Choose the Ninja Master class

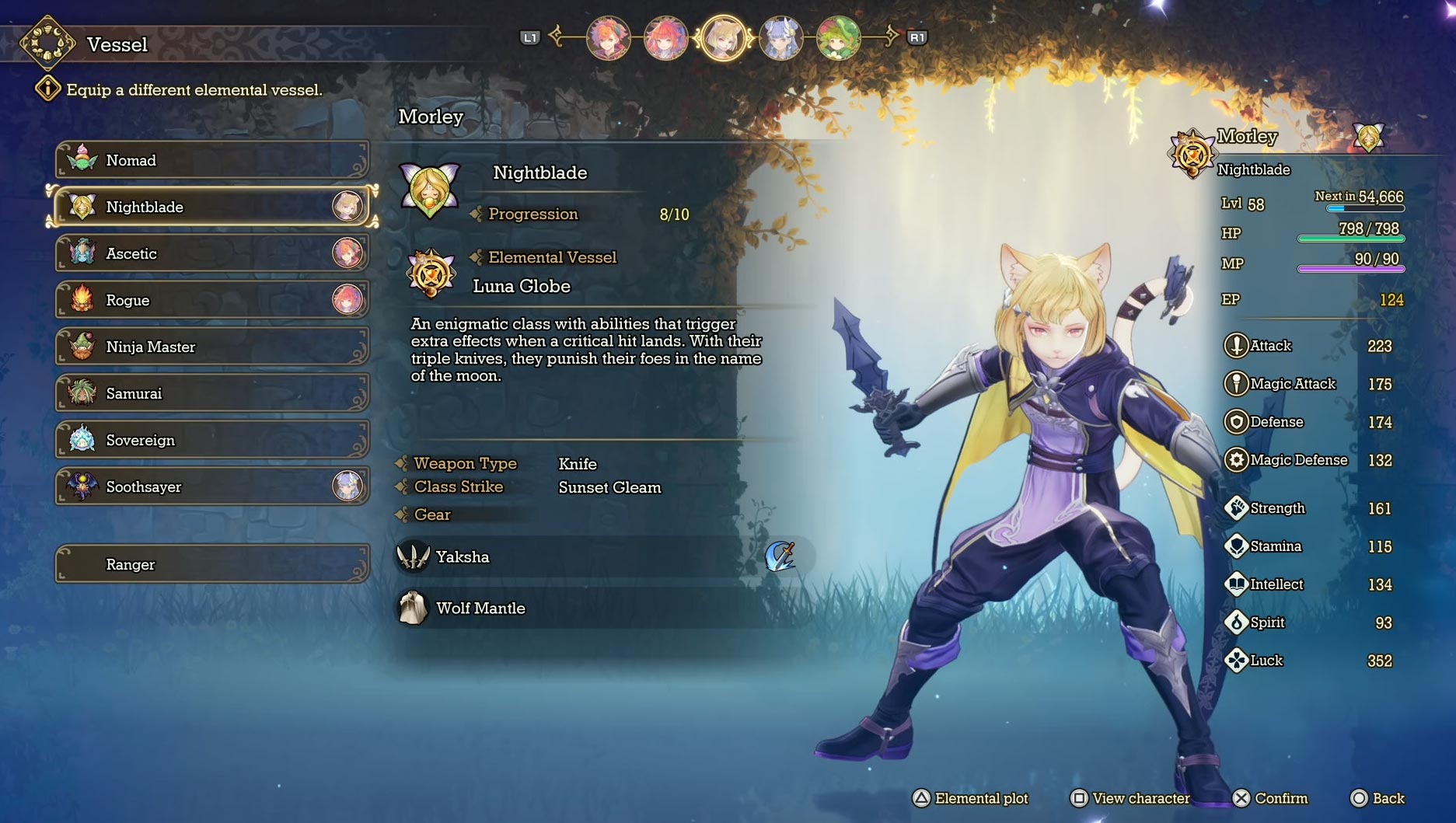tap(211, 347)
